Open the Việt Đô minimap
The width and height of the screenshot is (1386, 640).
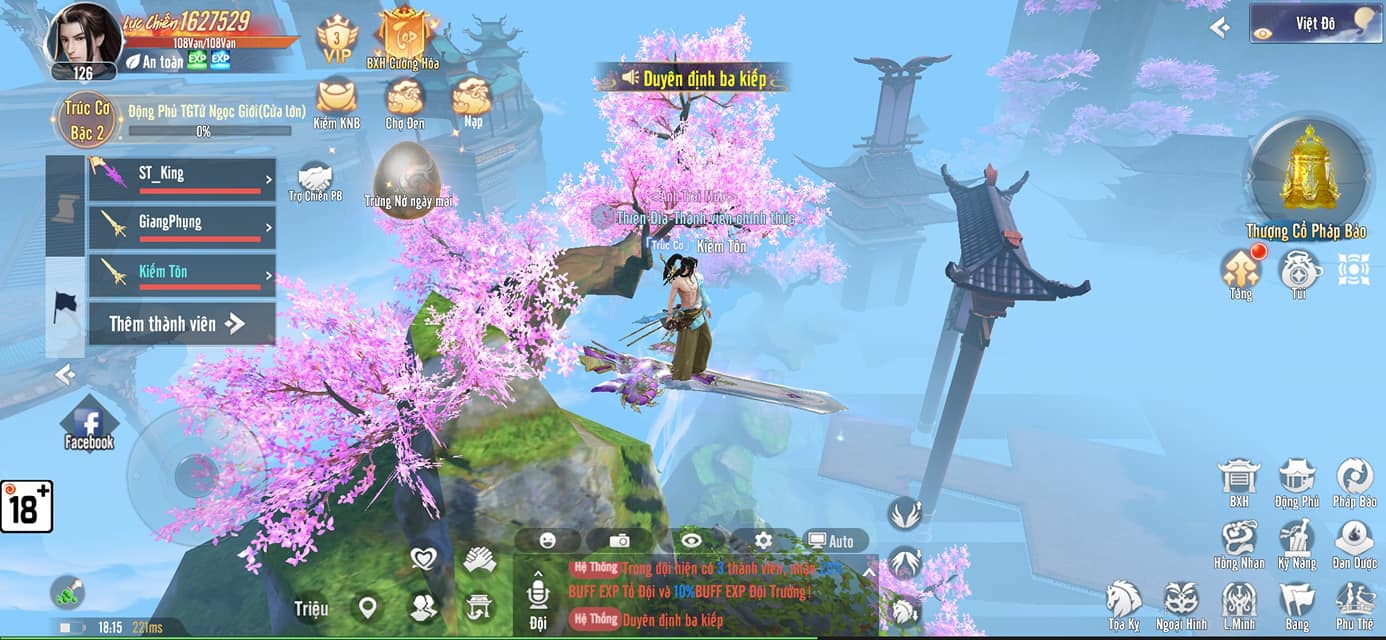click(x=1315, y=24)
